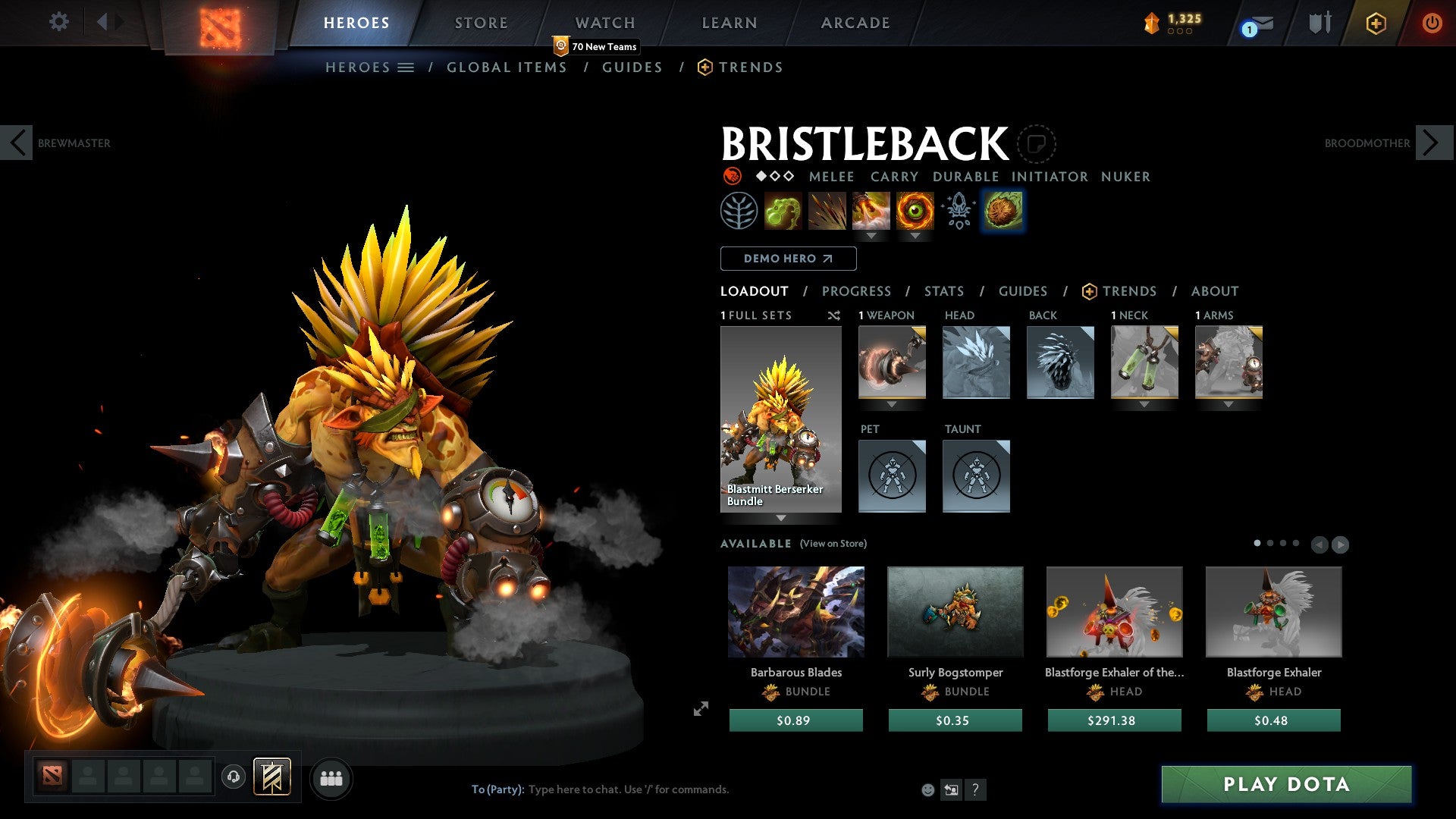Click the voice chat headset icon
The image size is (1456, 819).
(x=233, y=777)
